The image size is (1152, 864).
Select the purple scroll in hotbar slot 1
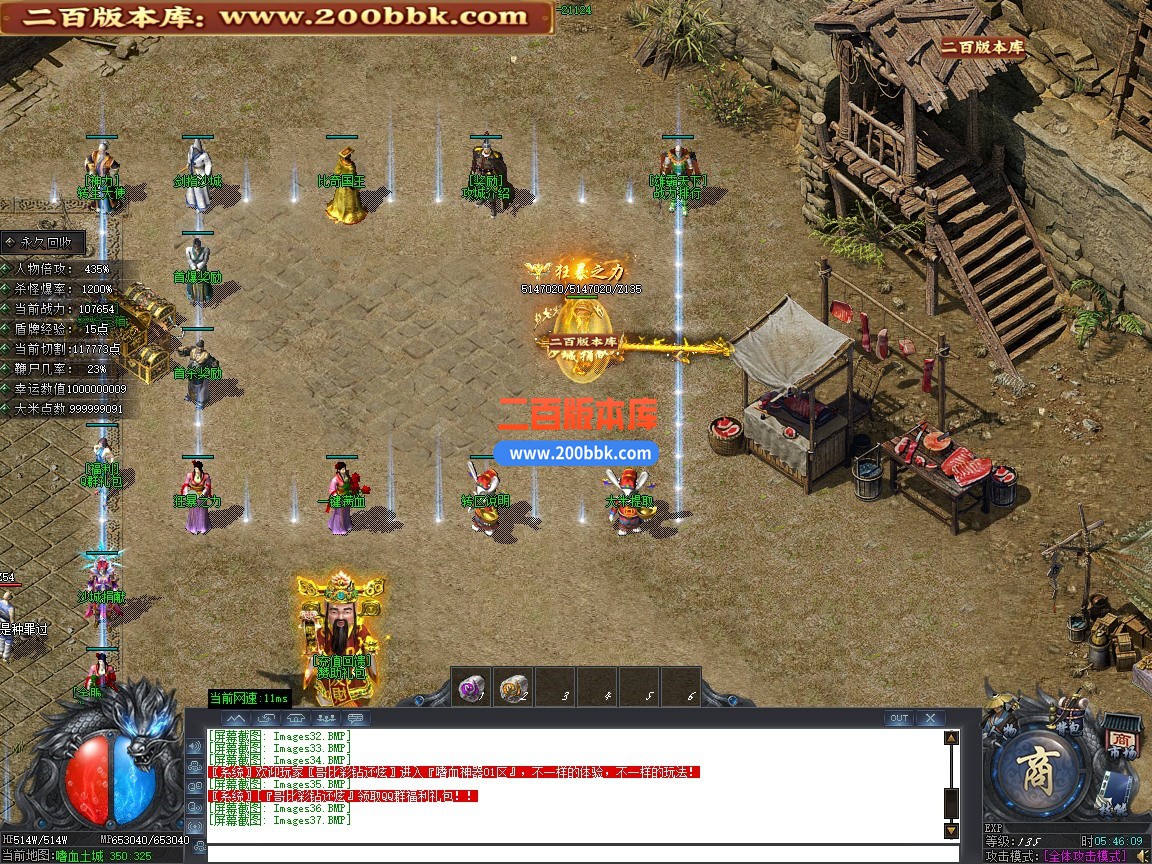[470, 687]
